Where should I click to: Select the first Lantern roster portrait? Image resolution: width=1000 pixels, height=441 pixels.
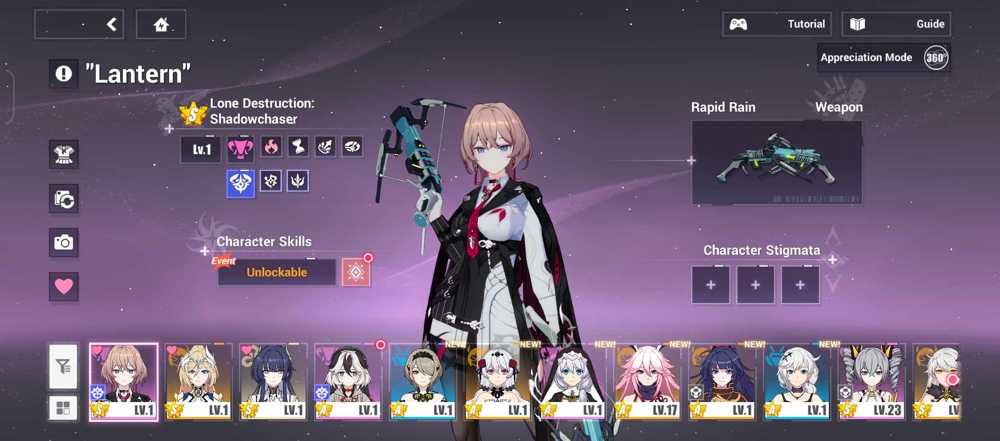tap(123, 381)
